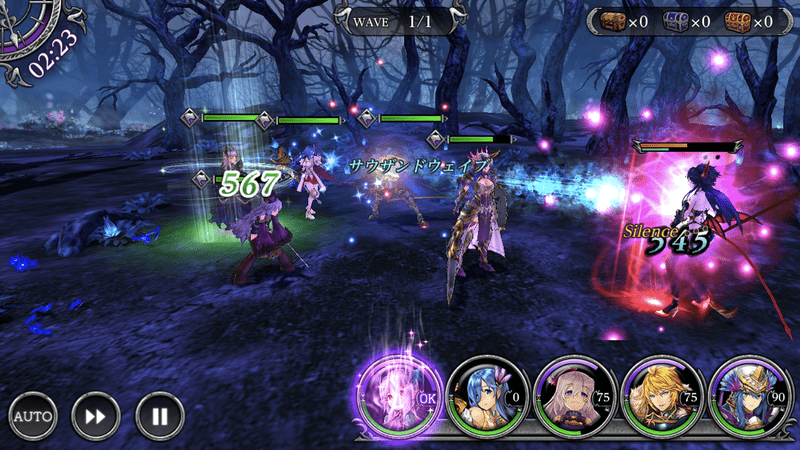This screenshot has width=800, height=450.
Task: Tap the blonde-haired hero skill portrait
Action: (x=657, y=393)
